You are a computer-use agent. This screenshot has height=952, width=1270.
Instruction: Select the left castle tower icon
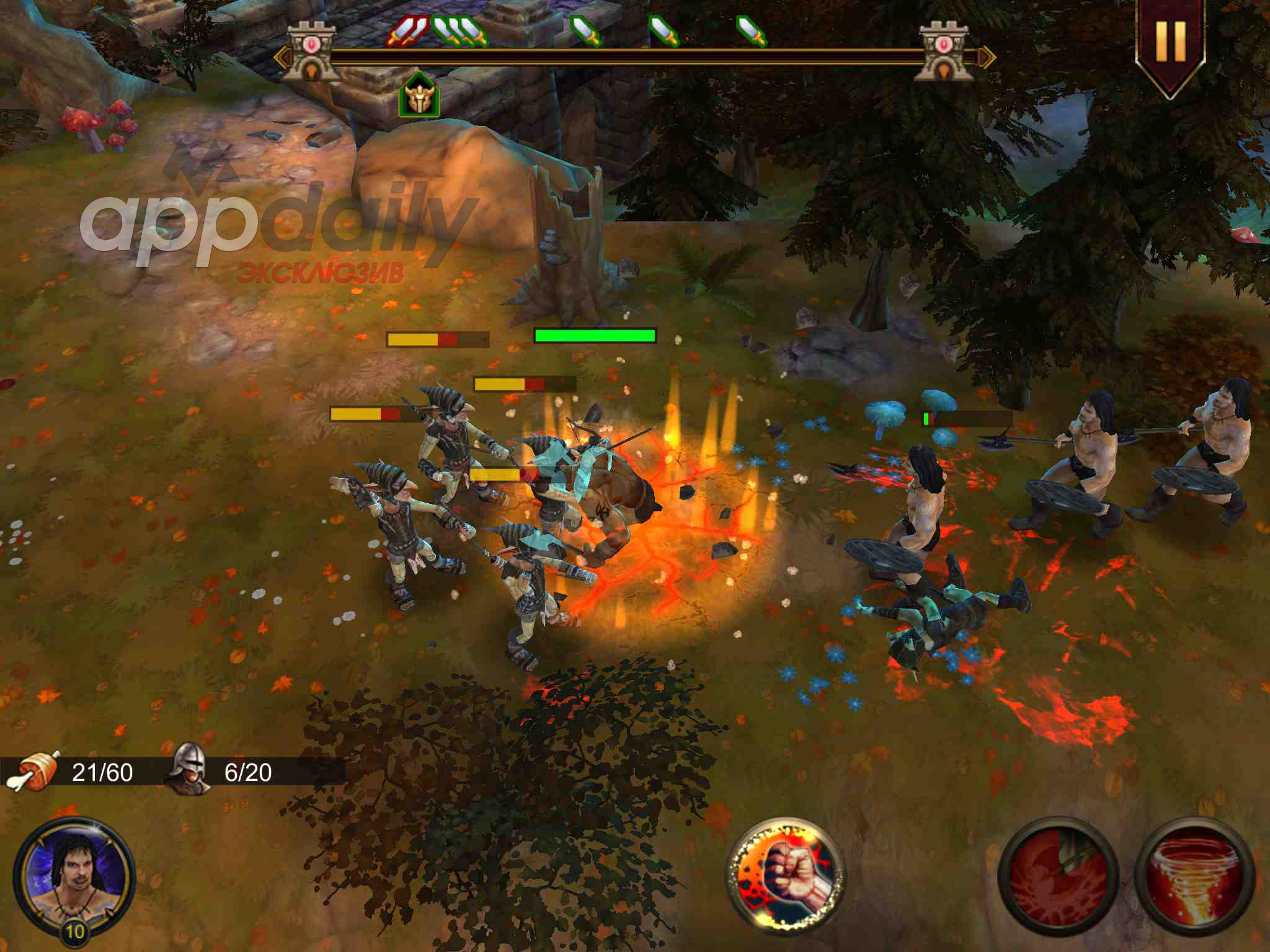310,52
